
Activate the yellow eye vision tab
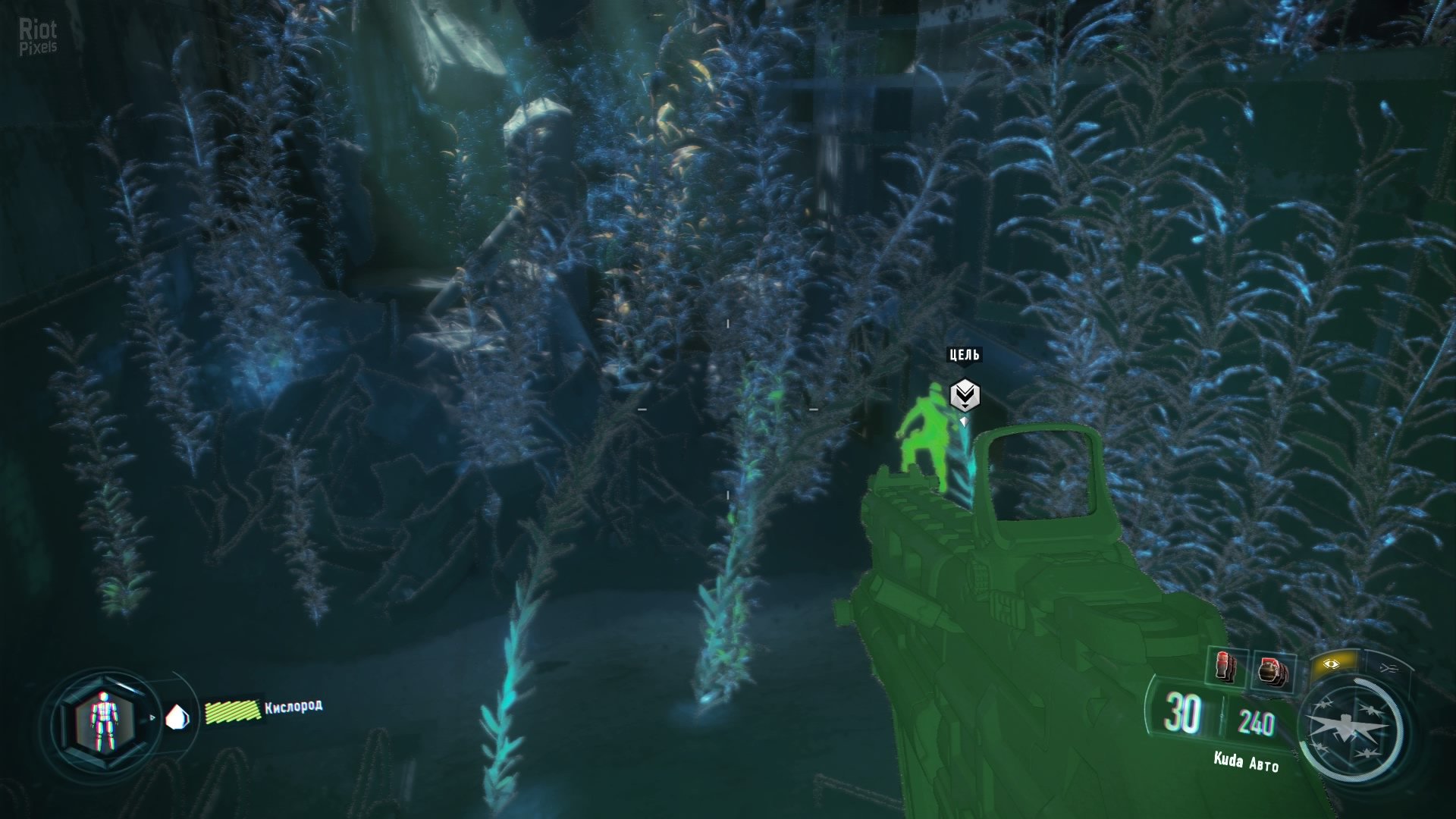coord(1331,664)
